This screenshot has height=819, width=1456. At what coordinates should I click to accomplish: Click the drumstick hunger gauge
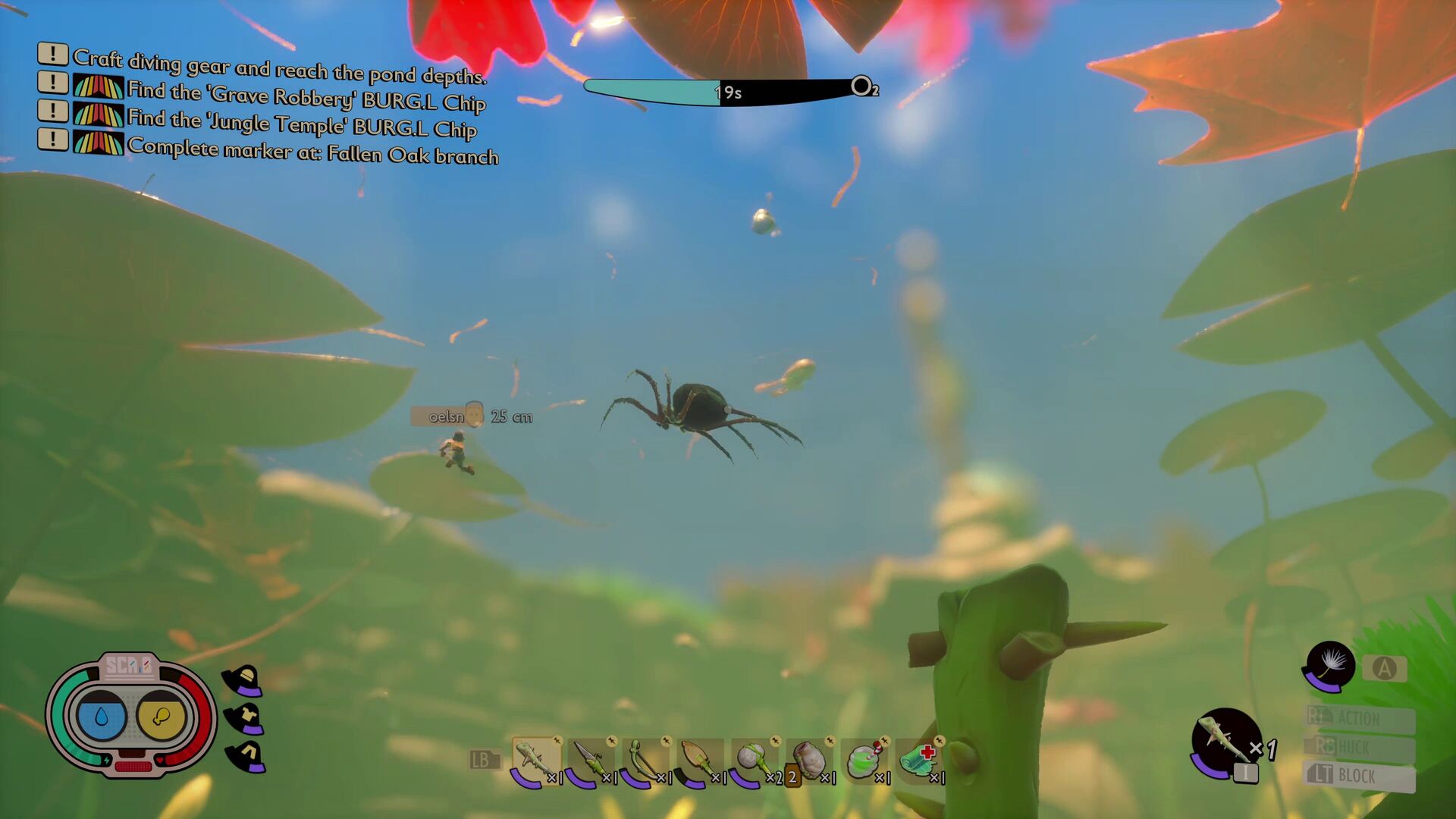pyautogui.click(x=161, y=715)
